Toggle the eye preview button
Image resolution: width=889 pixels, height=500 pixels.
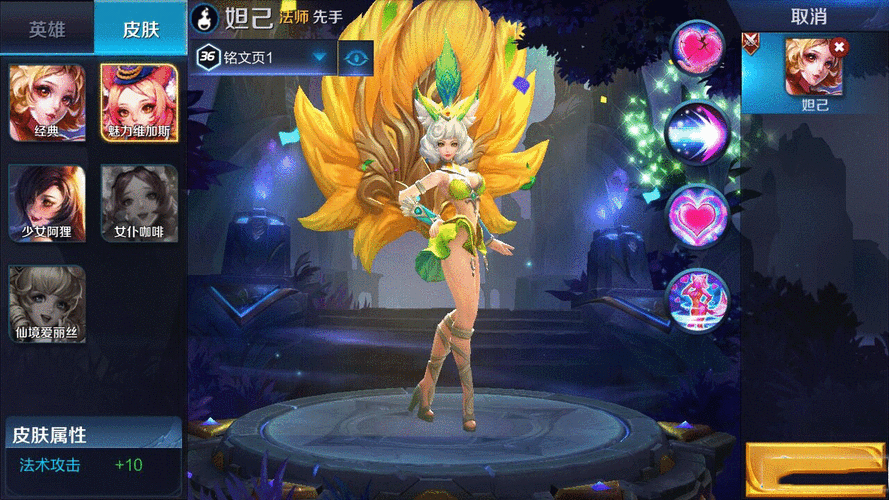tap(356, 57)
